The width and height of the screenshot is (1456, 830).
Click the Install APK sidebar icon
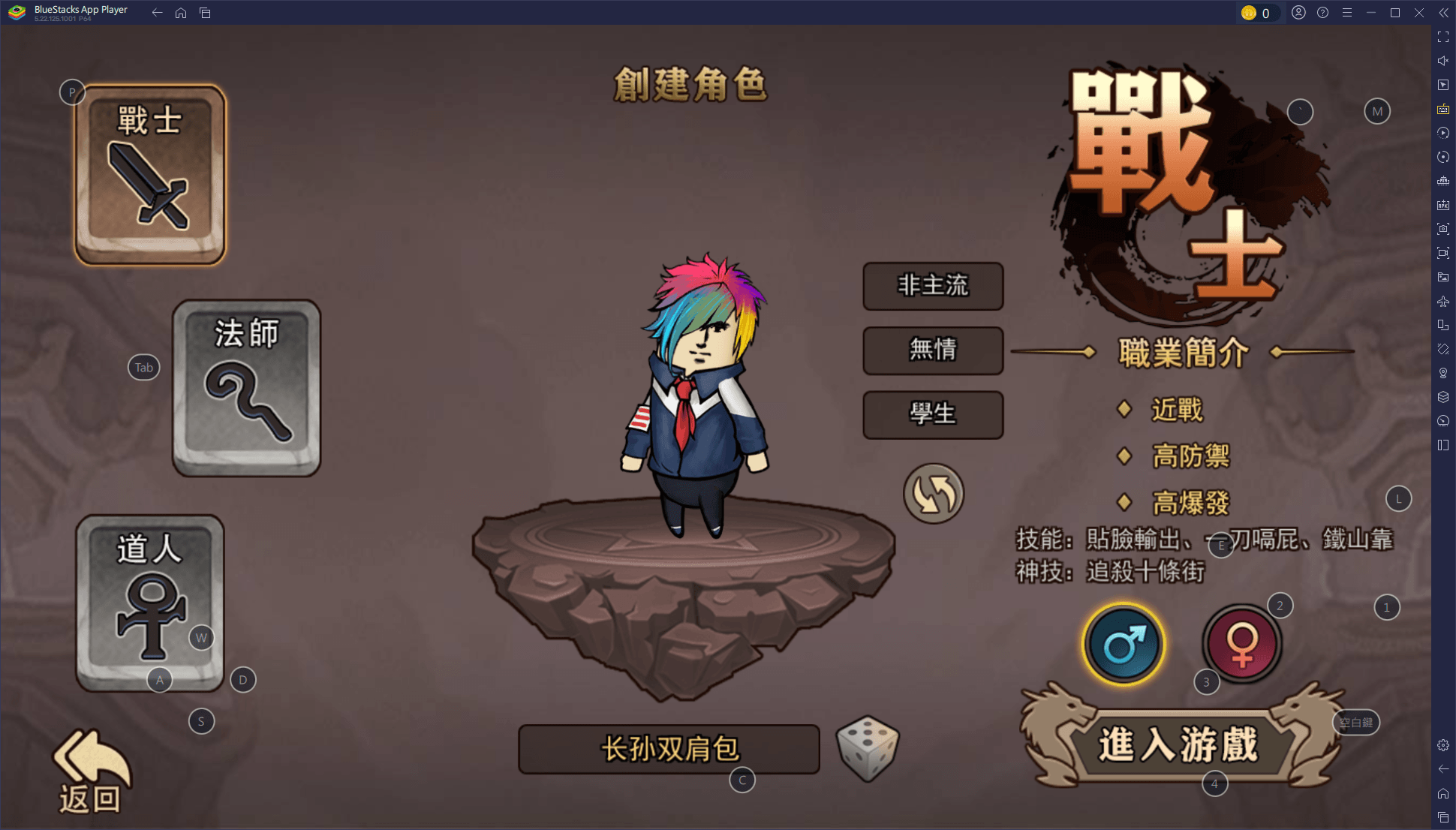1442,205
